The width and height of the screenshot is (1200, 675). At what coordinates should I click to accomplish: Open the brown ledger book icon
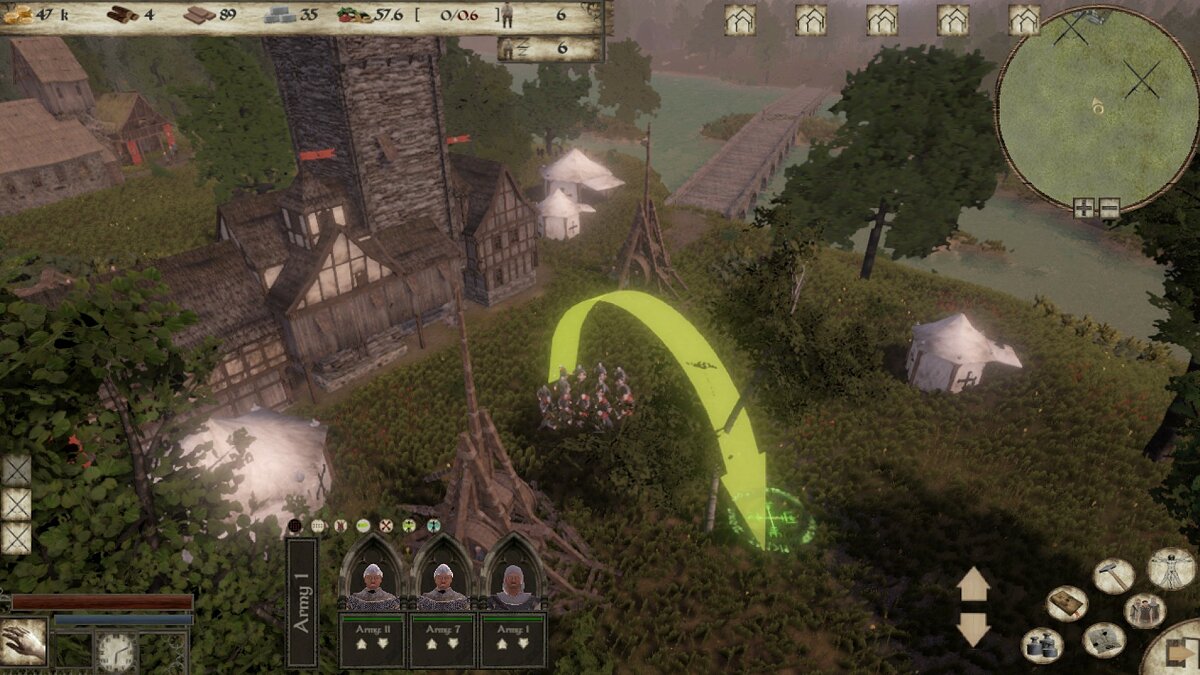click(x=1066, y=603)
